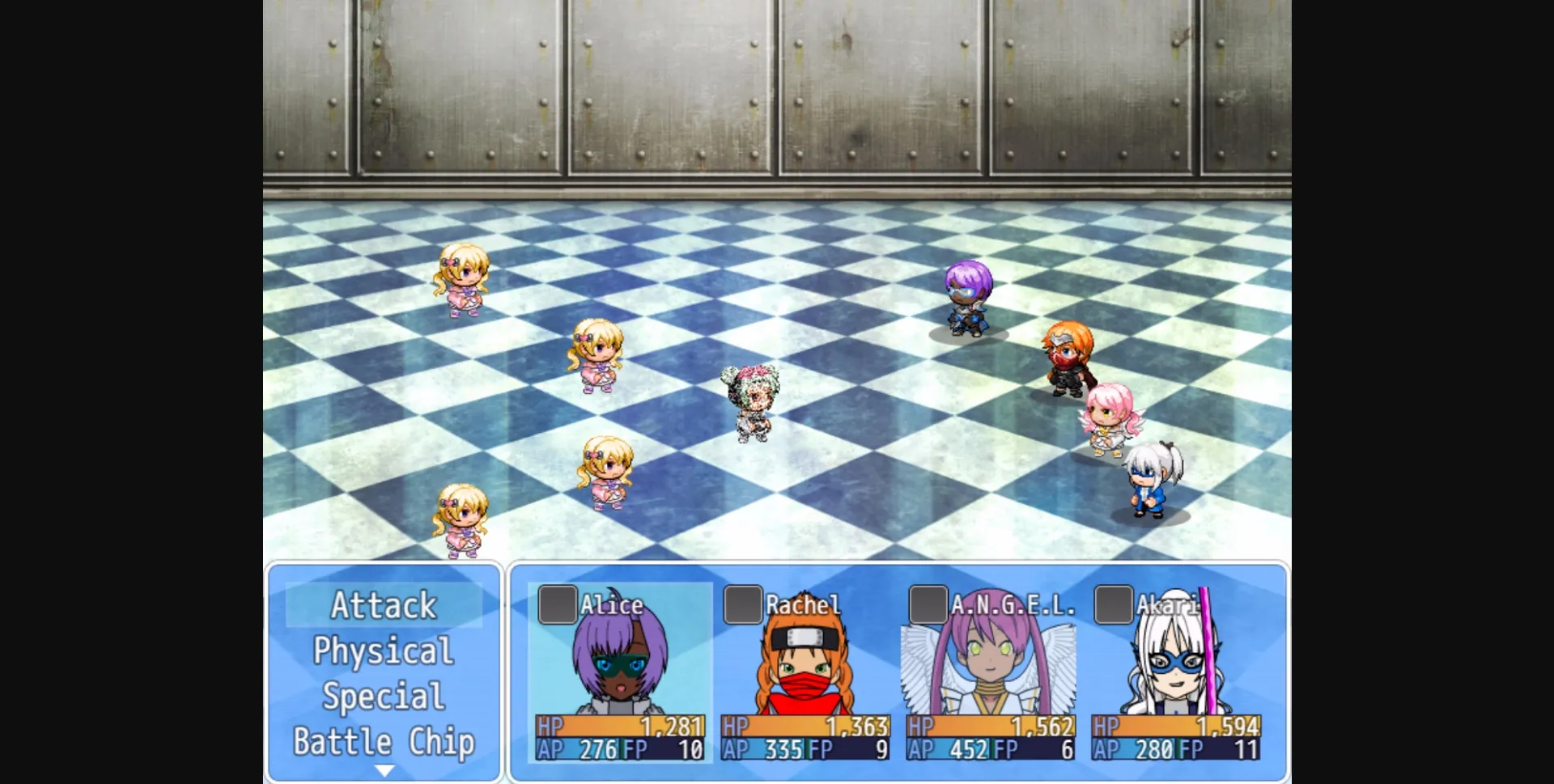1554x784 pixels.
Task: Choose the Special command
Action: click(x=384, y=695)
